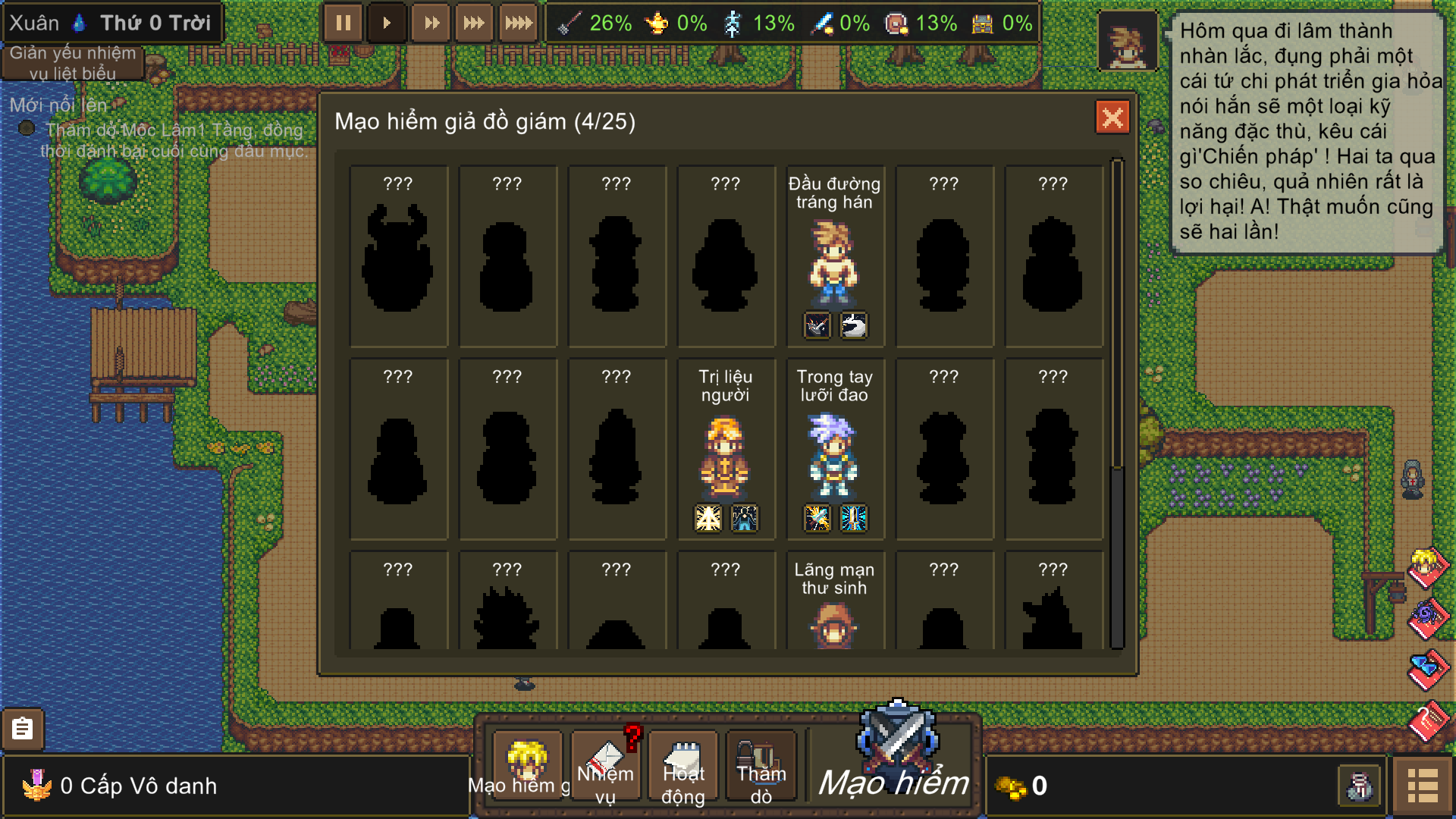Open the clipboard notes icon
This screenshot has height=819, width=1456.
(23, 729)
